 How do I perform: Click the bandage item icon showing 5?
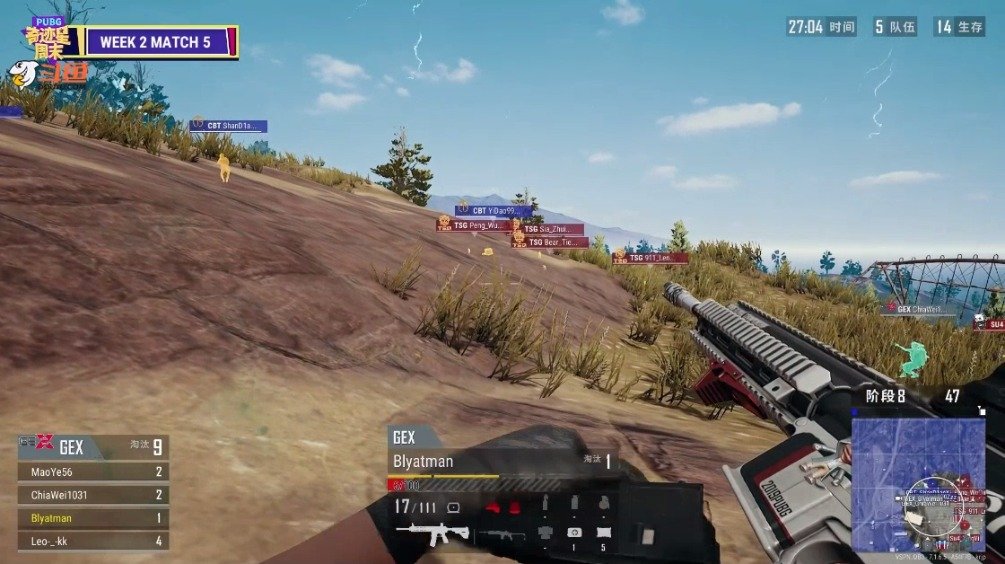[603, 533]
